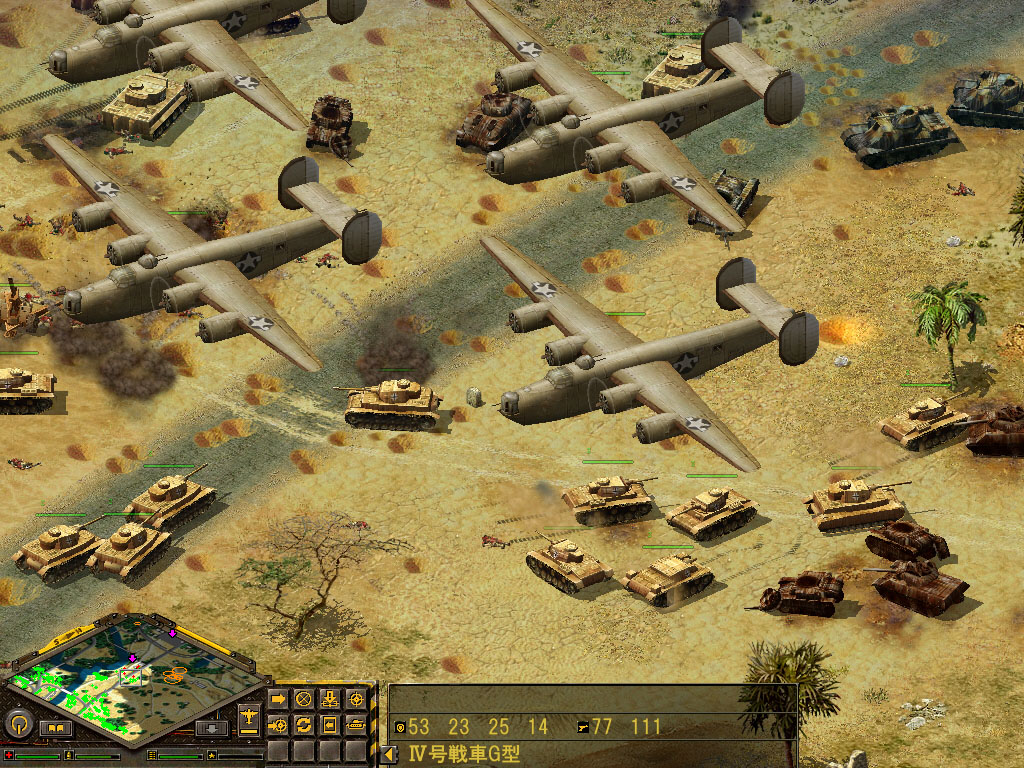The width and height of the screenshot is (1024, 768).
Task: Select the yellow arrow move command
Action: point(278,698)
